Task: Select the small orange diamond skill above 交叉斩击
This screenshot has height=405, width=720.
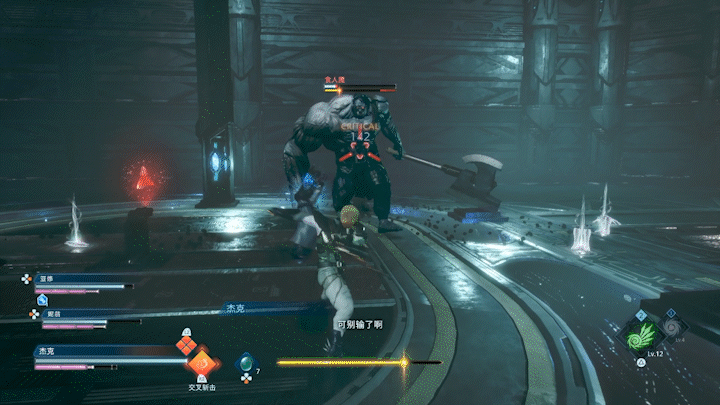Action: (185, 345)
